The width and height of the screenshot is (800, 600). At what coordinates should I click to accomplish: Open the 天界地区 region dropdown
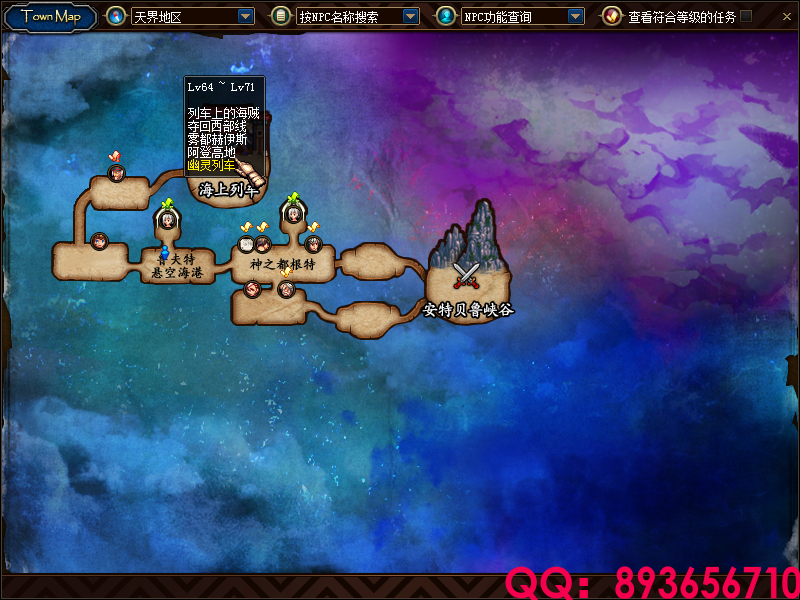246,17
